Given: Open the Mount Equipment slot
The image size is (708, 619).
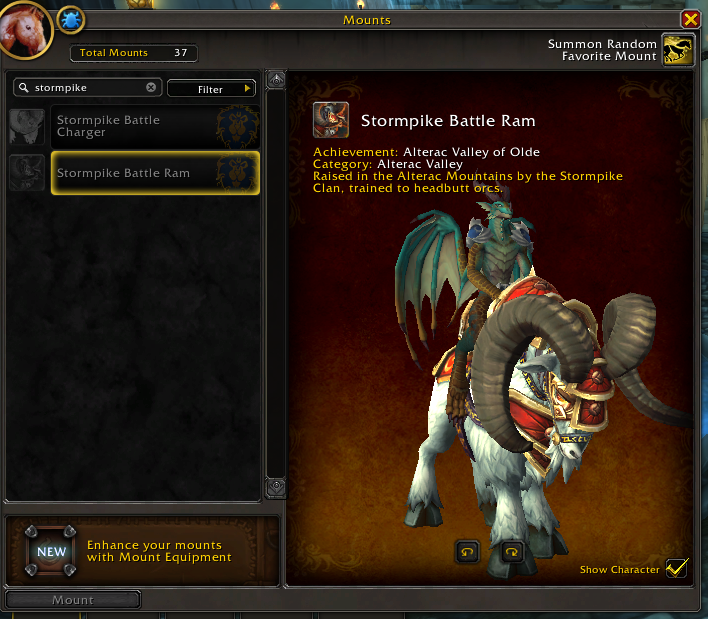Looking at the screenshot, I should [50, 550].
